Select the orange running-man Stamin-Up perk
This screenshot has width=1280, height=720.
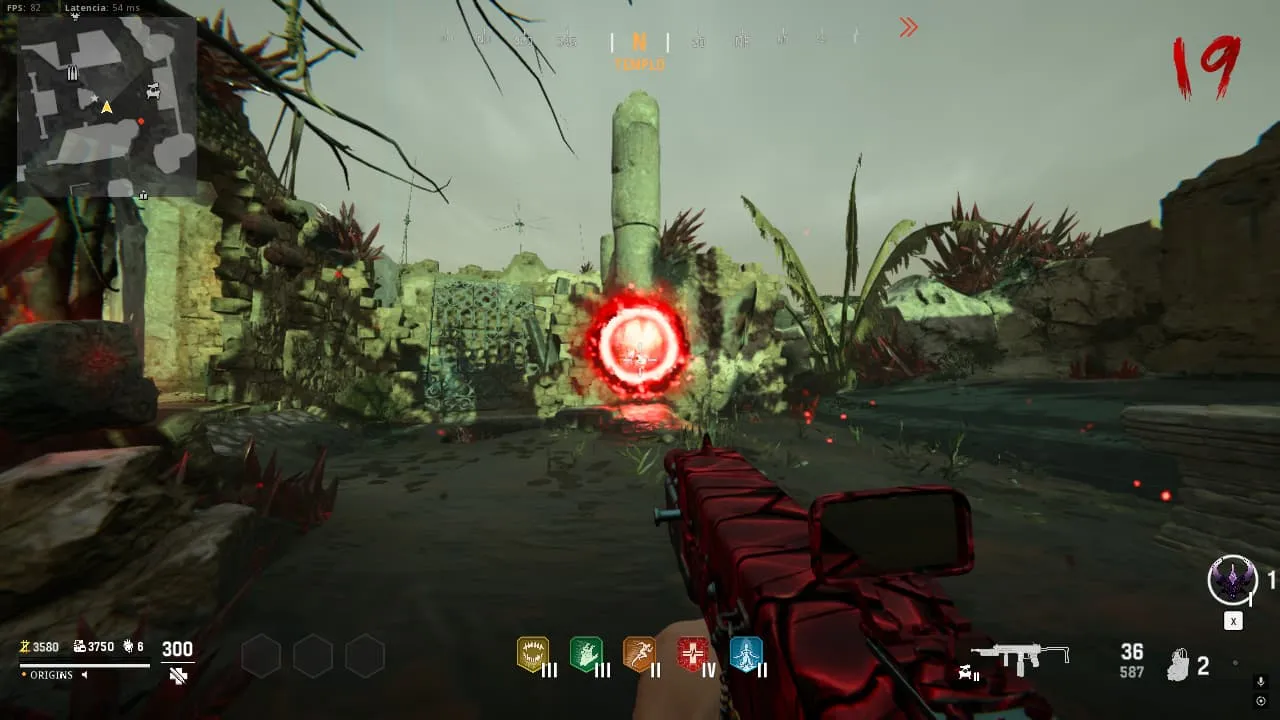(x=638, y=654)
